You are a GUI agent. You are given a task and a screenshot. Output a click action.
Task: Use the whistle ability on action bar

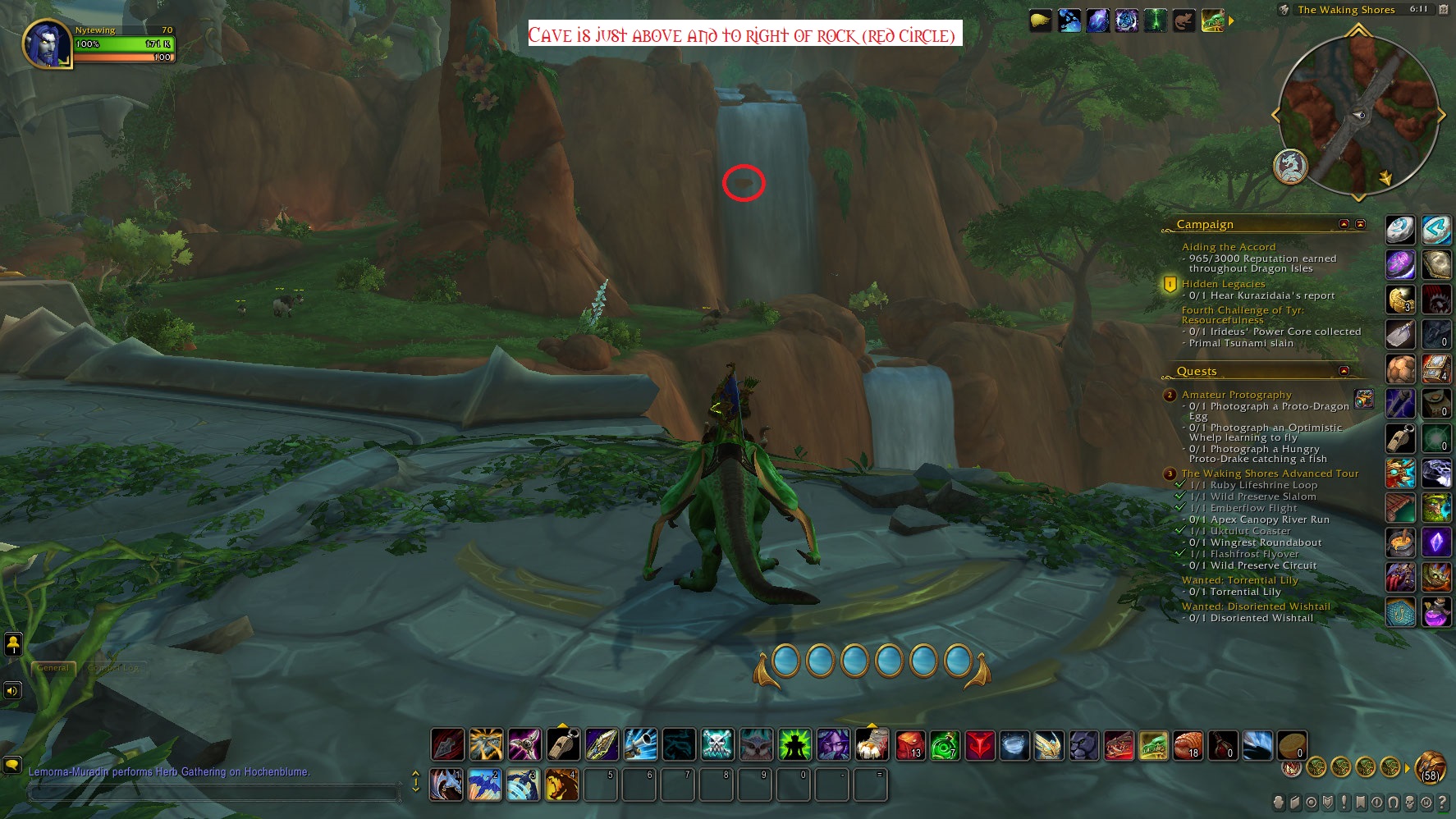pos(563,745)
